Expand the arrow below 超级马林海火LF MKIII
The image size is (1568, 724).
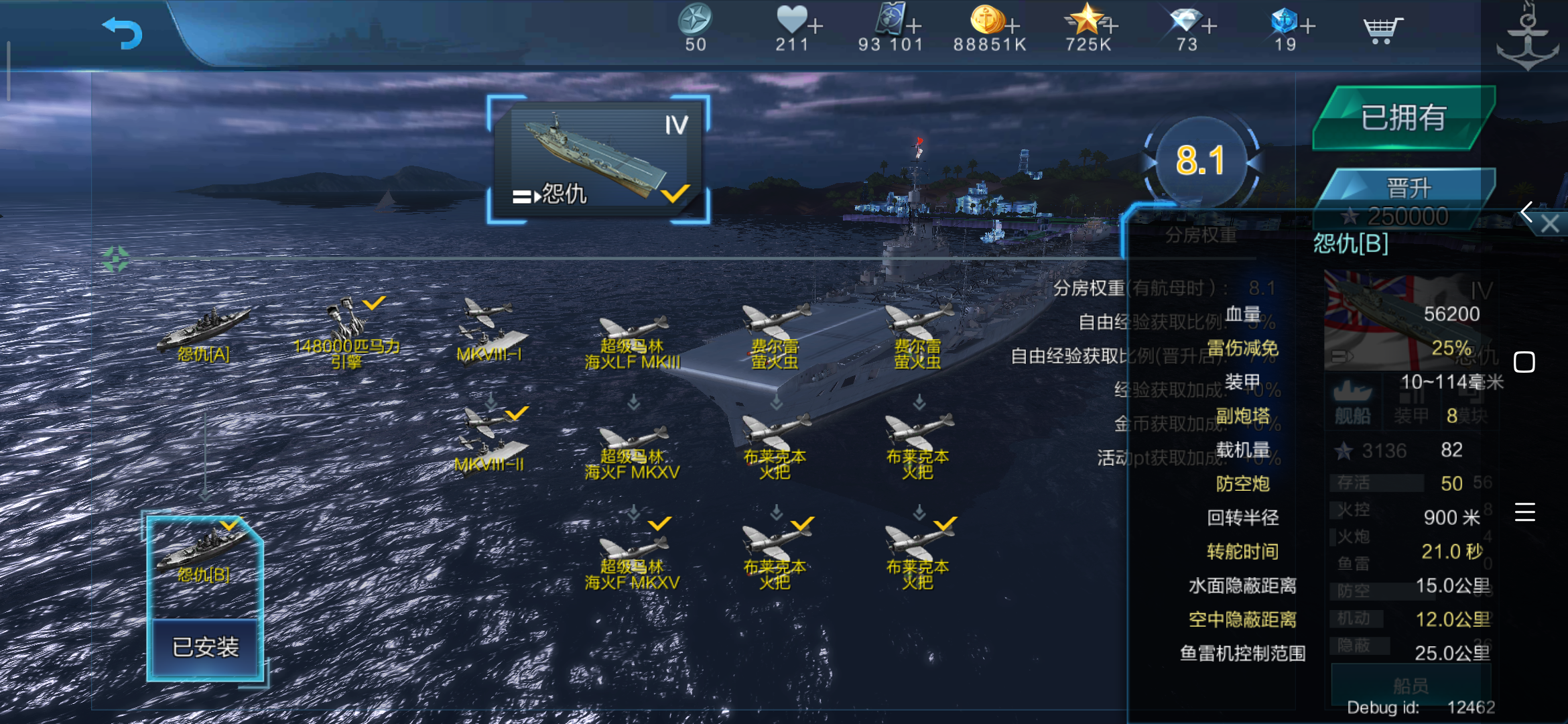[633, 402]
